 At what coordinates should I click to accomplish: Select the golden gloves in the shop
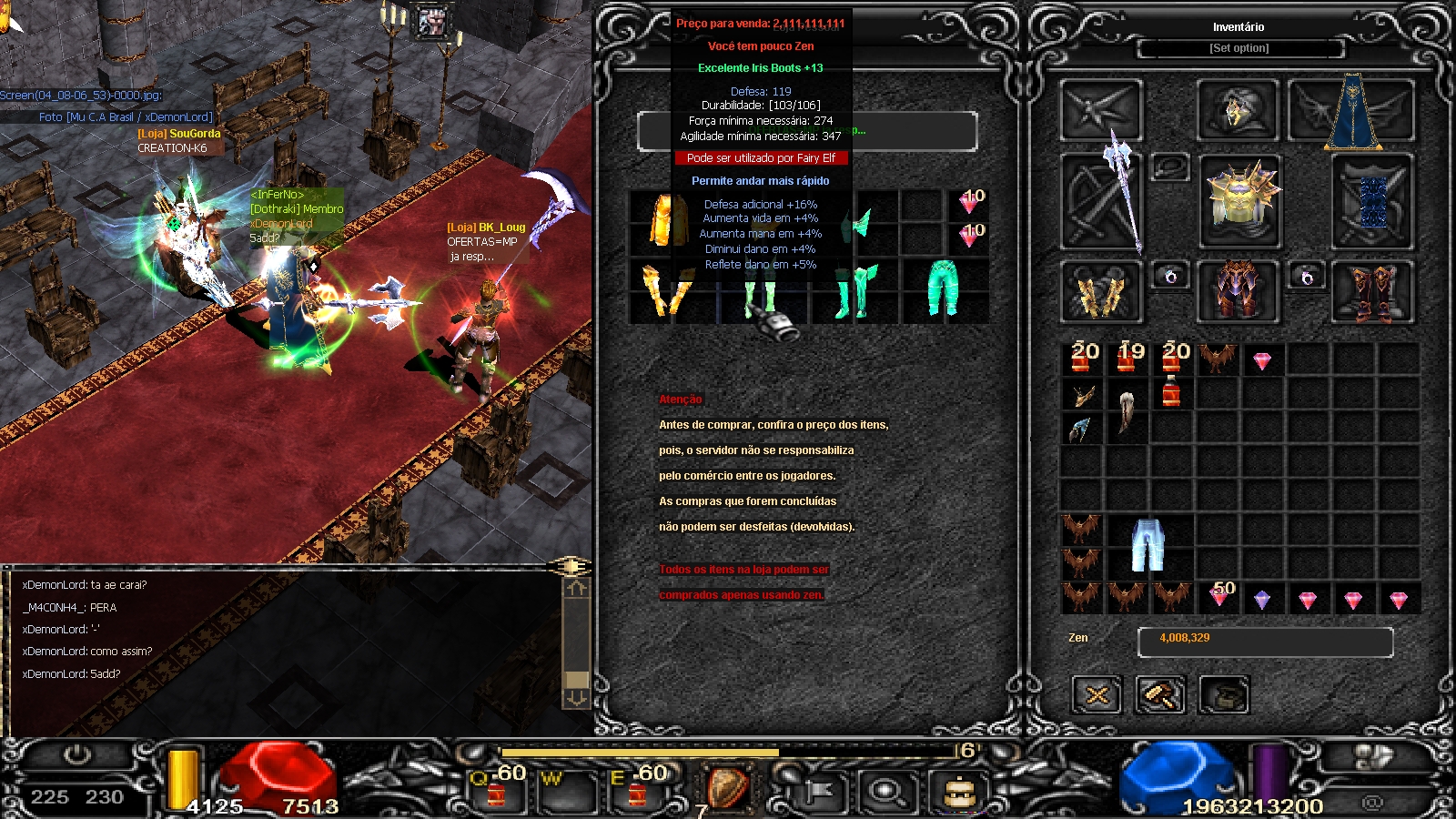pyautogui.click(x=666, y=291)
